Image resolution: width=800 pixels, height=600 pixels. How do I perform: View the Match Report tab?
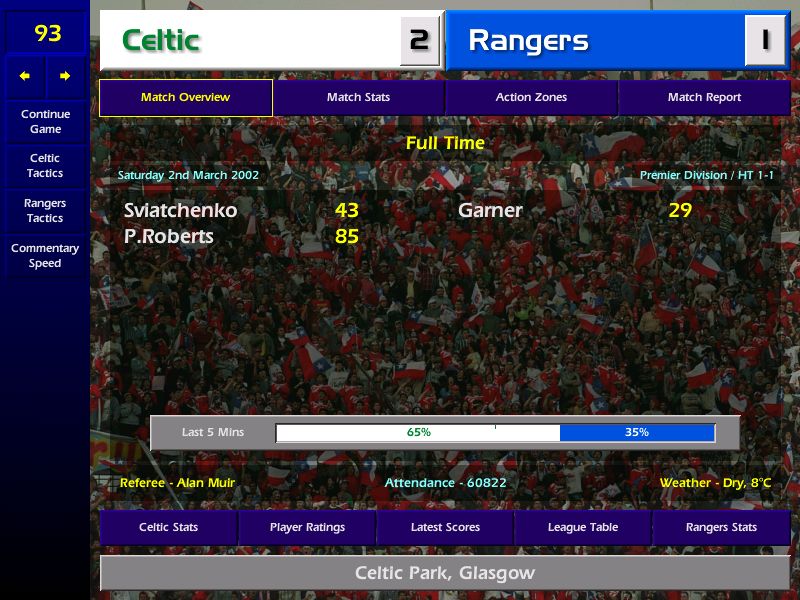coord(704,98)
